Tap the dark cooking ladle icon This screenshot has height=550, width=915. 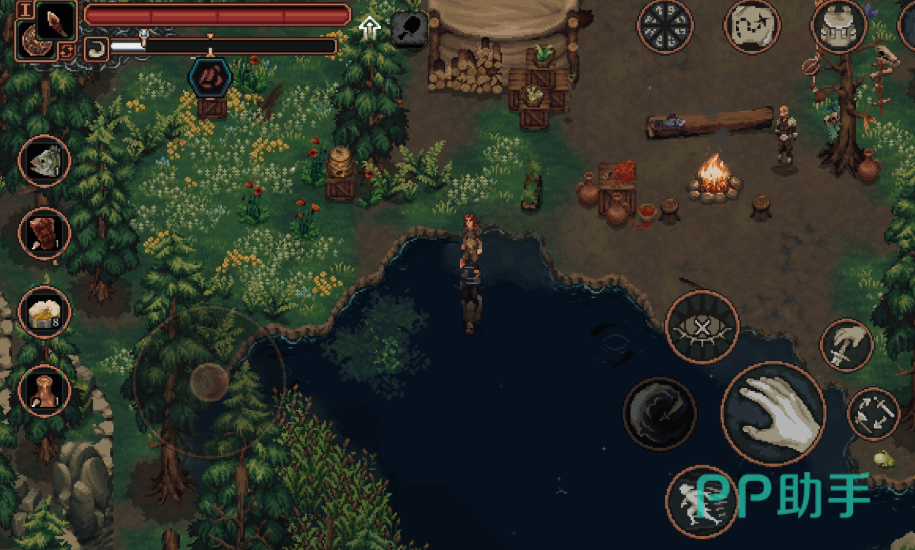click(x=408, y=27)
